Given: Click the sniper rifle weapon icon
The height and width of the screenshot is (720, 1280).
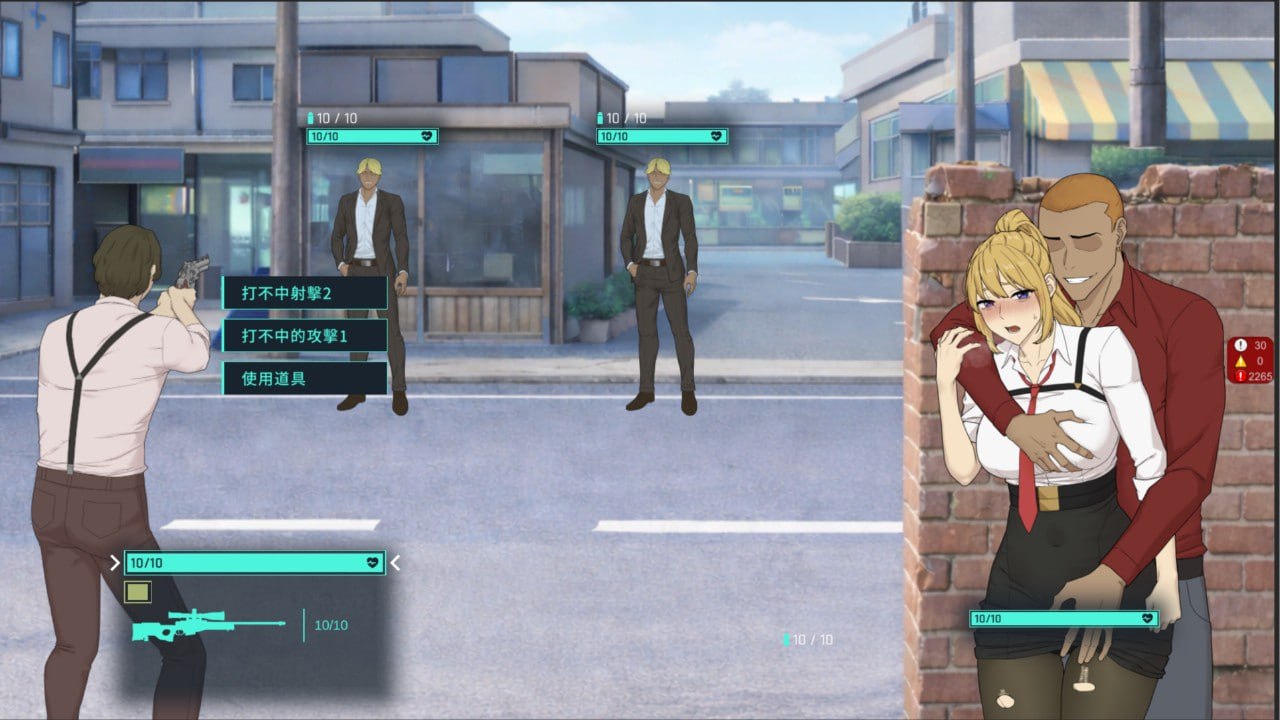Looking at the screenshot, I should pyautogui.click(x=207, y=625).
